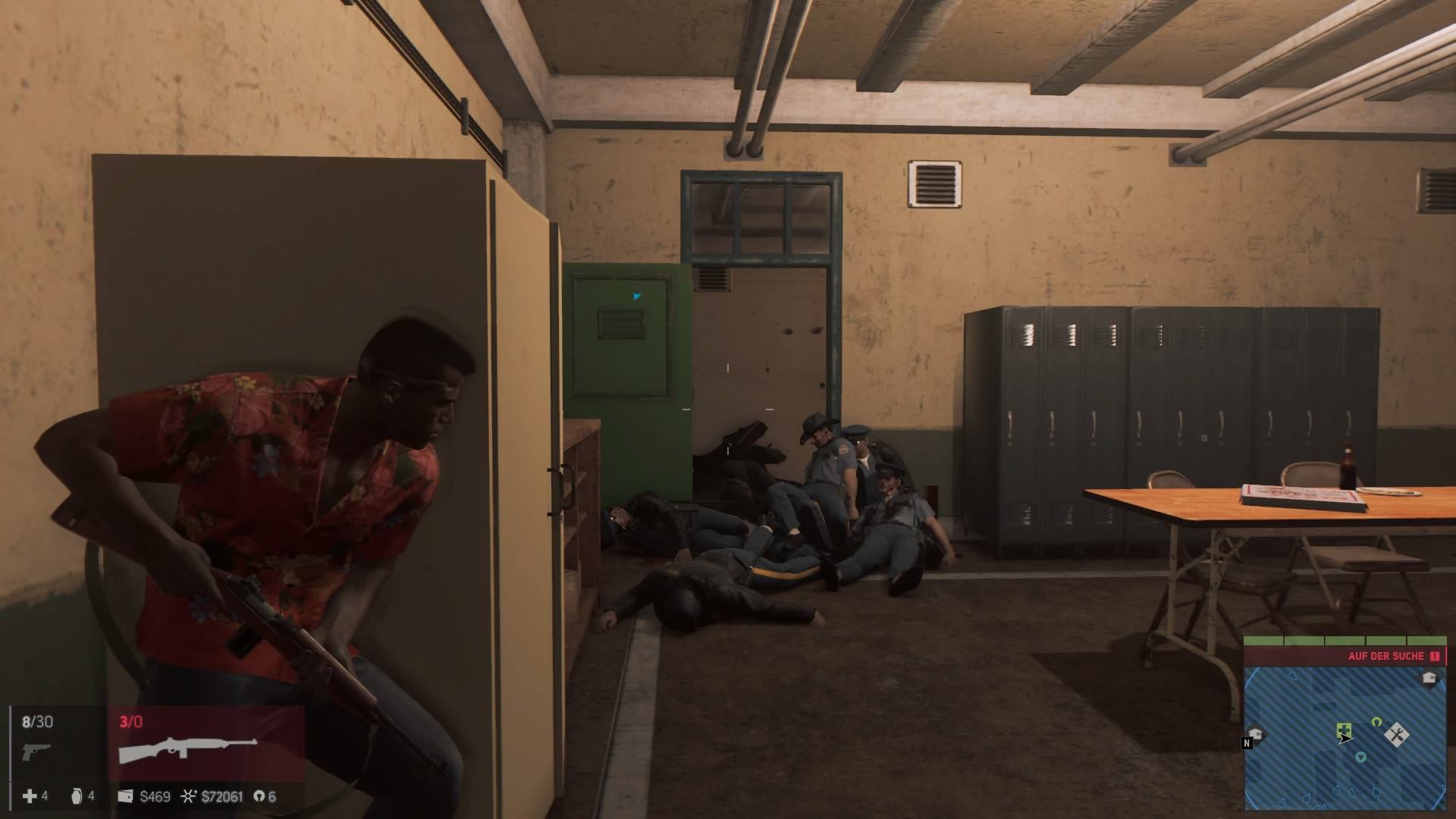
Task: Select the wrench-and-screwdriver marker on minimap
Action: [x=1396, y=734]
